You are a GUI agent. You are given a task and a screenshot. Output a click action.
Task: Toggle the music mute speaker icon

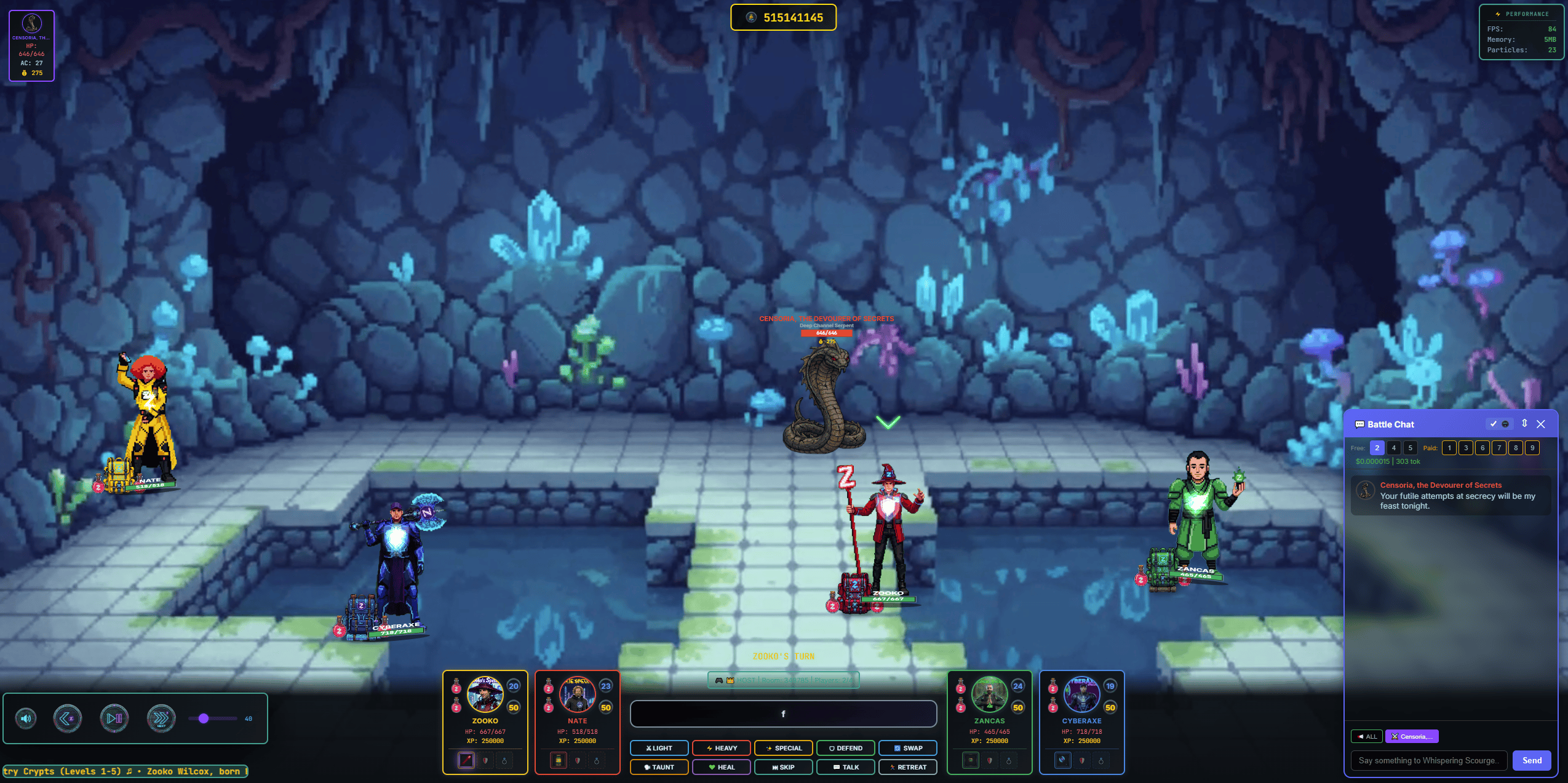point(26,718)
